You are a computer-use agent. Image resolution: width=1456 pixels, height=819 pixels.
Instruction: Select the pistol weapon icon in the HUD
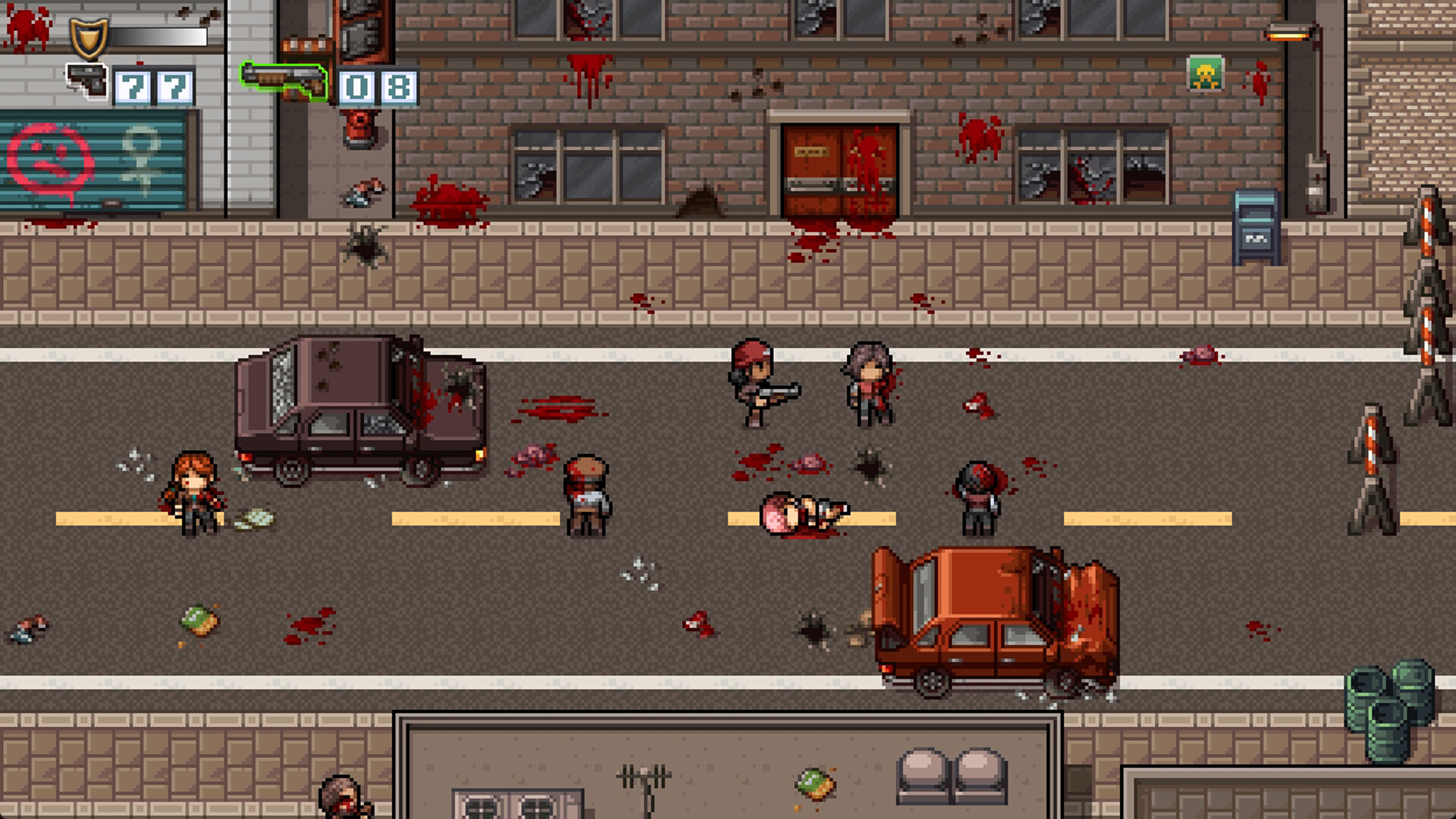click(86, 81)
